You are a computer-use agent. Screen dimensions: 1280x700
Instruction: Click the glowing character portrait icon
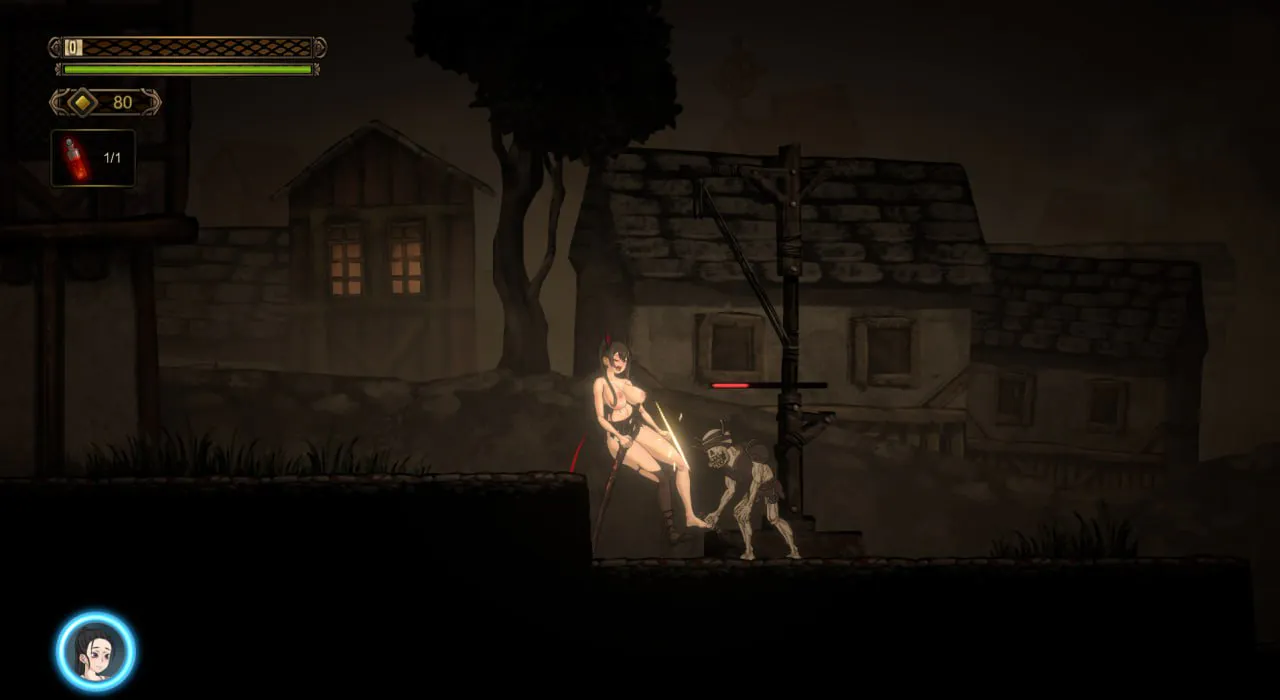pos(96,651)
